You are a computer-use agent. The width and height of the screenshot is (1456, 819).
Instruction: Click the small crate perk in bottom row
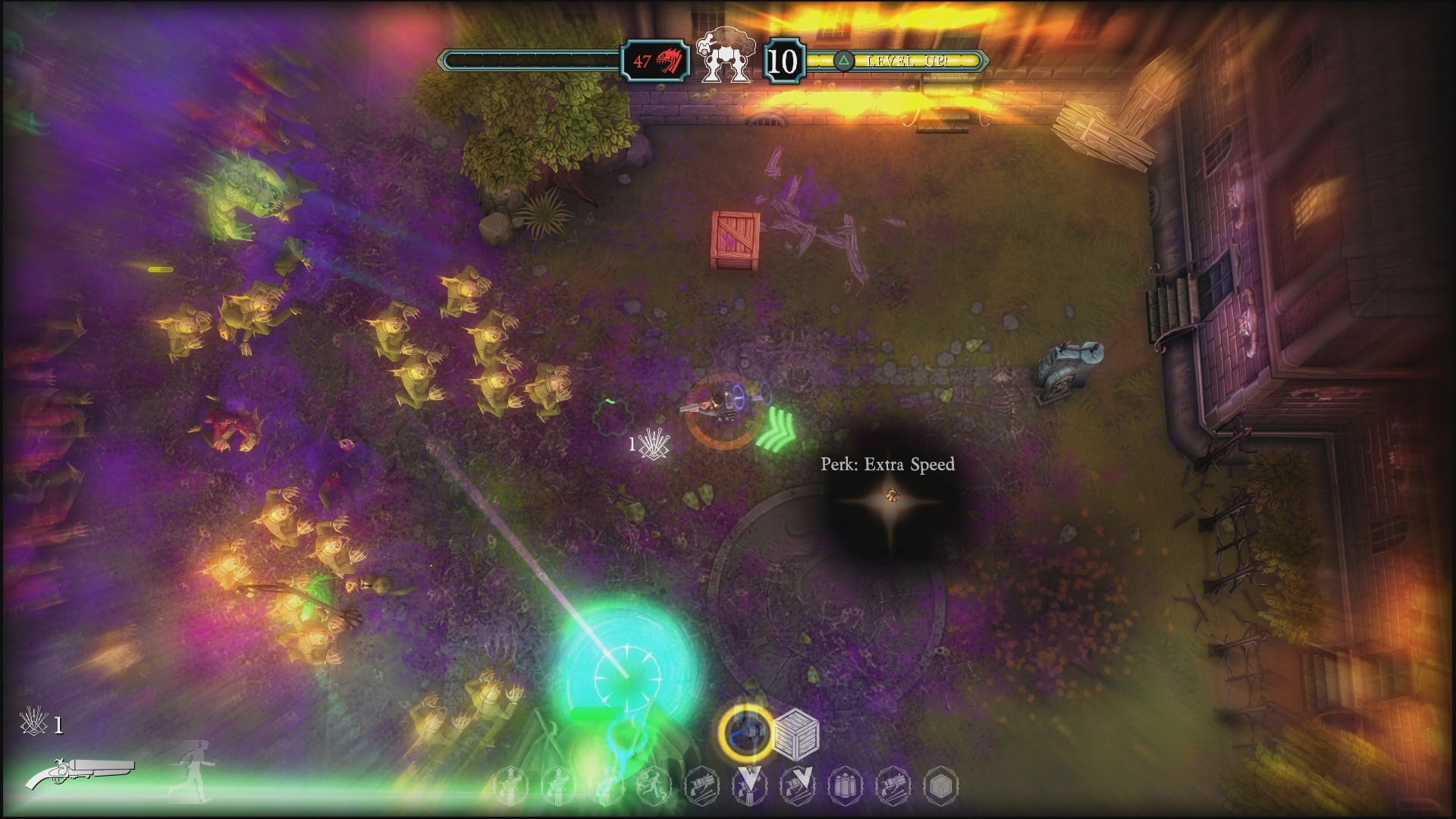[940, 786]
